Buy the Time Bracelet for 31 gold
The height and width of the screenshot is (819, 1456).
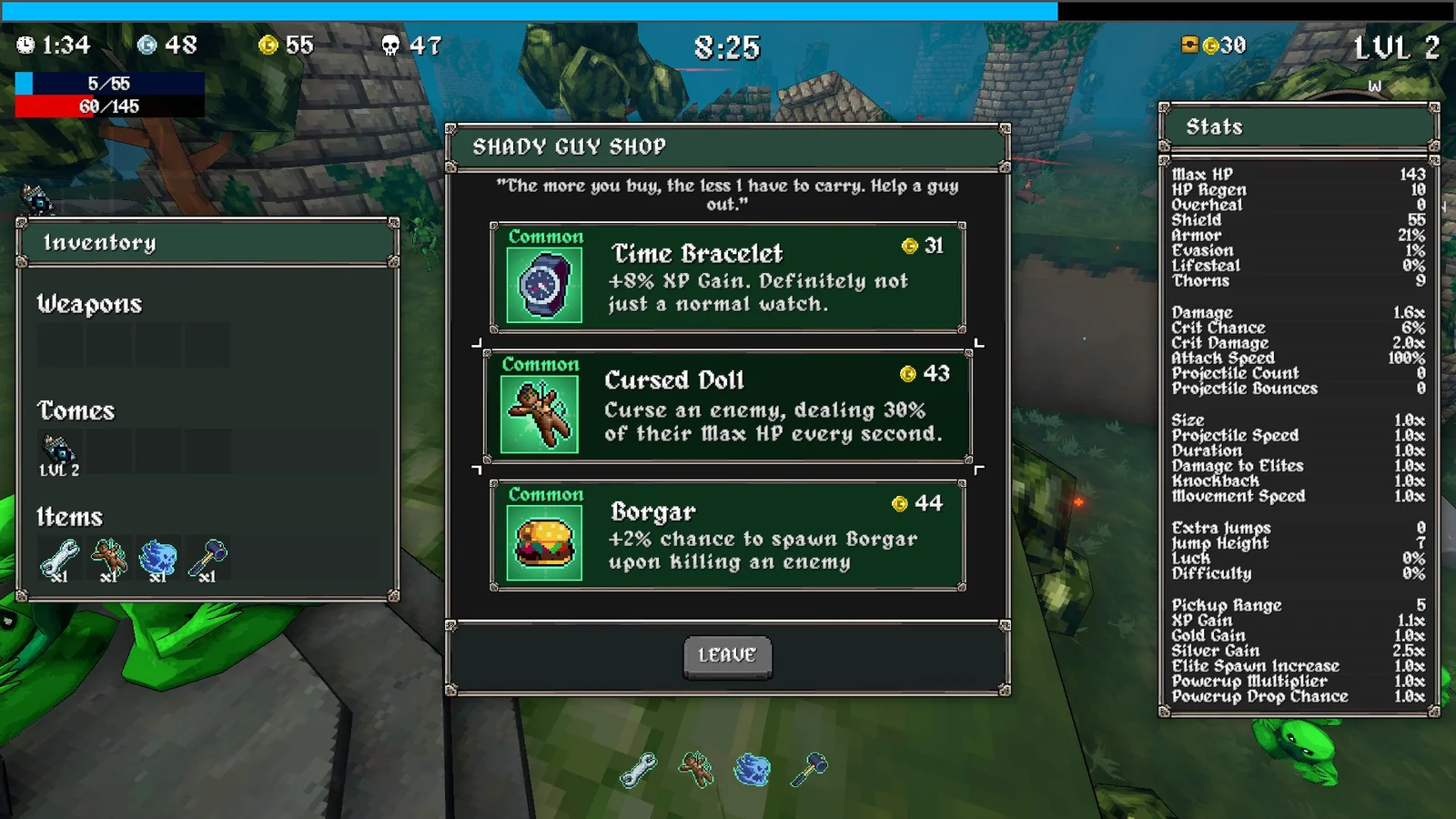click(727, 278)
